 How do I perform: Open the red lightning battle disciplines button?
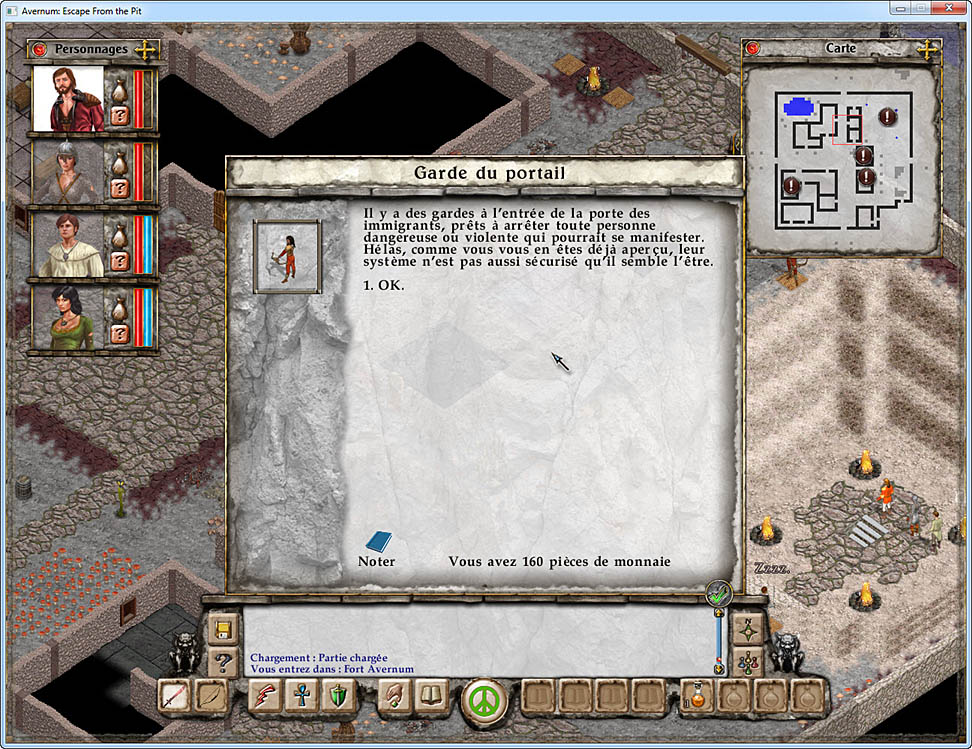tap(265, 696)
